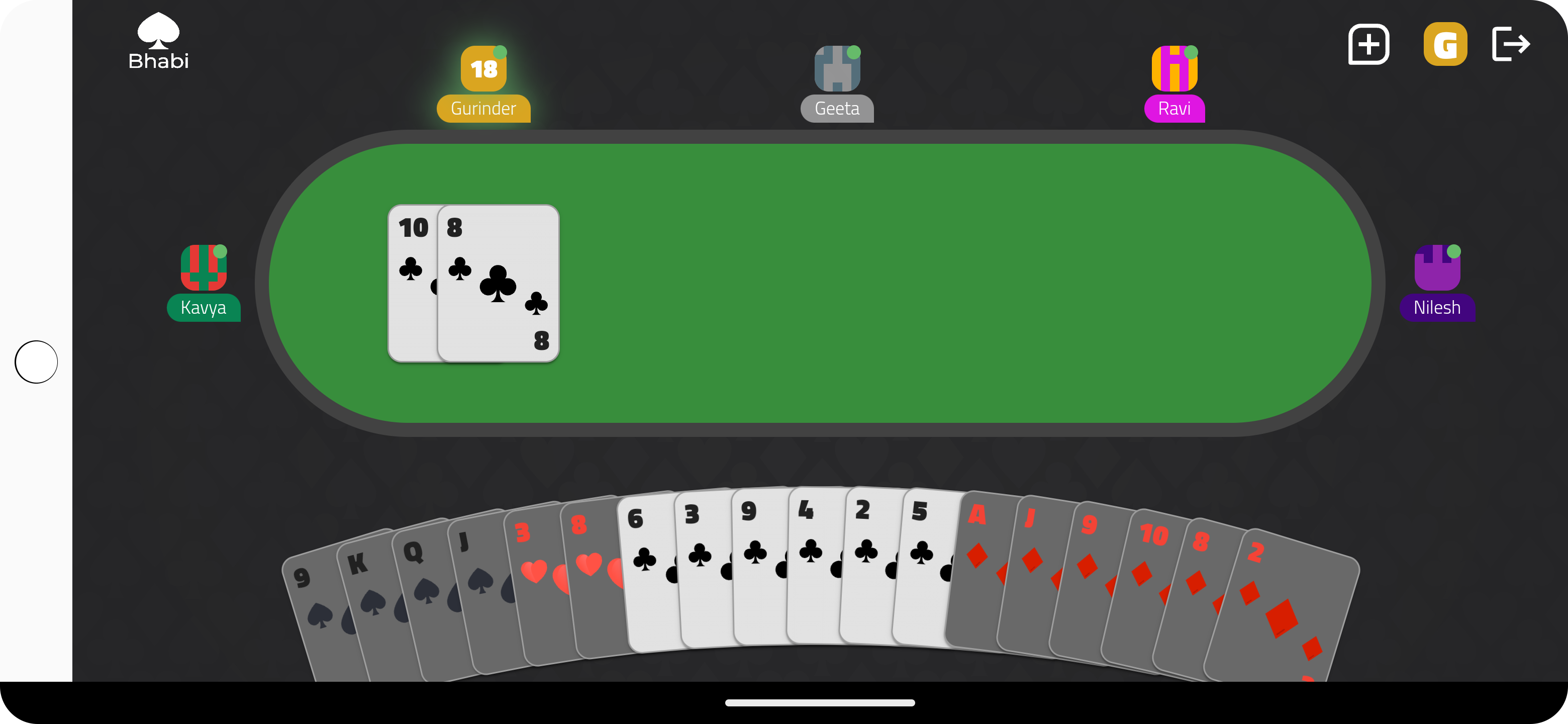Tap the logout exit icon
Viewport: 1568px width, 724px height.
point(1511,43)
